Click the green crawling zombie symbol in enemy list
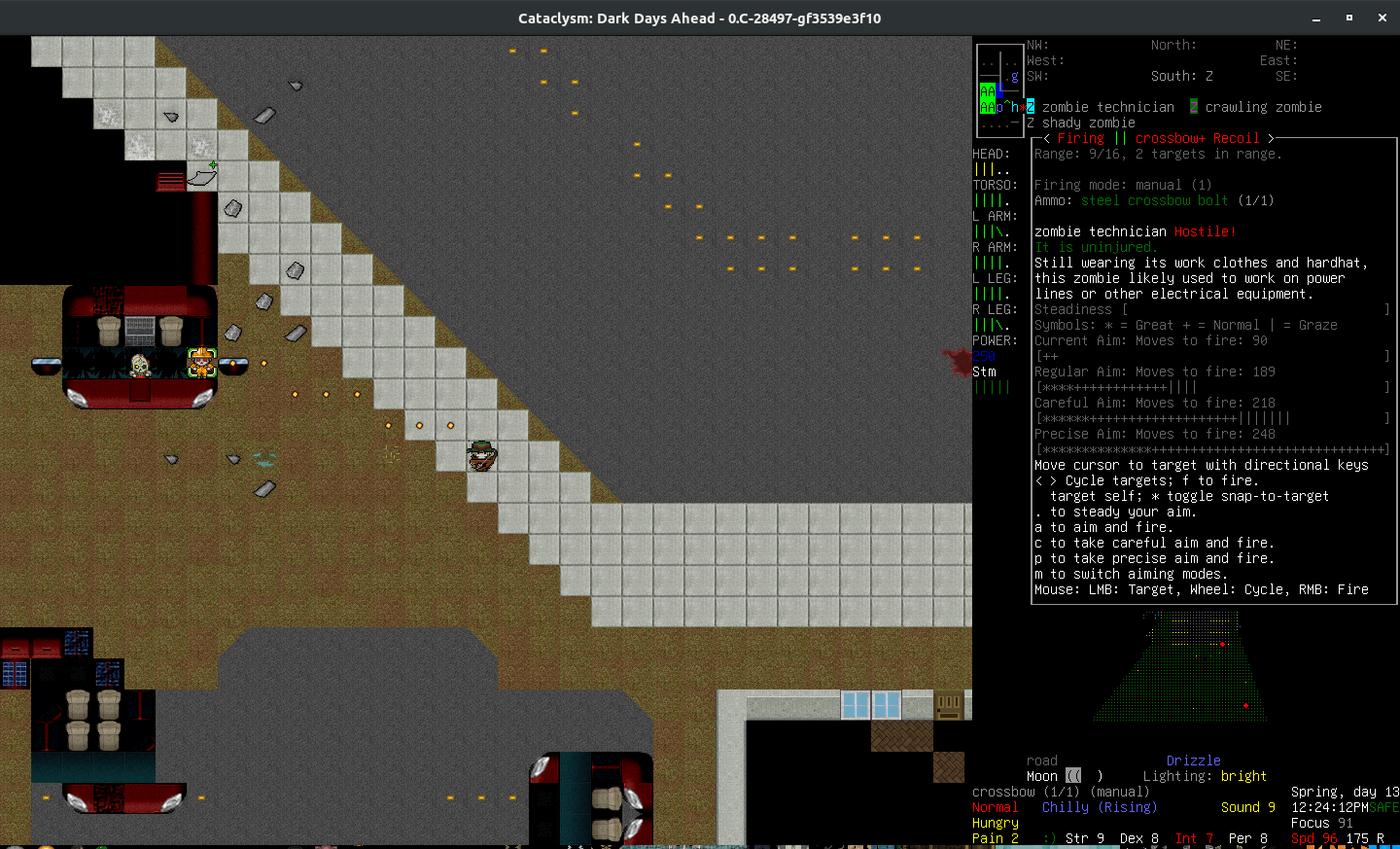The height and width of the screenshot is (849, 1400). coord(1193,107)
